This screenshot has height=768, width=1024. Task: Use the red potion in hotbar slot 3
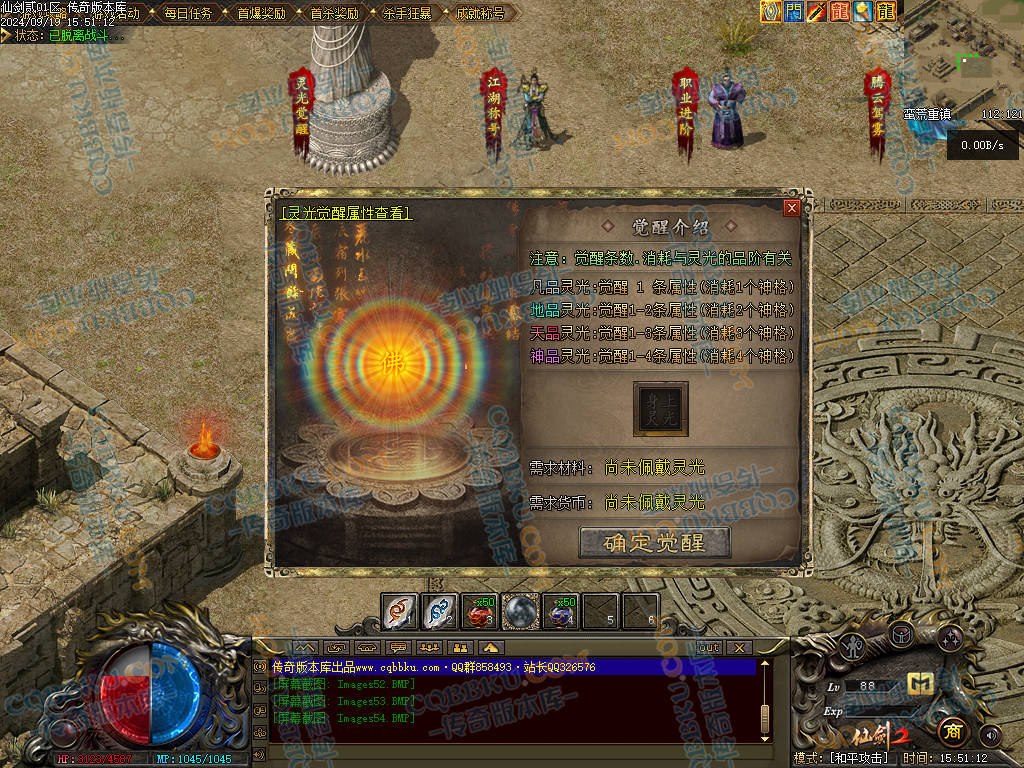click(480, 611)
